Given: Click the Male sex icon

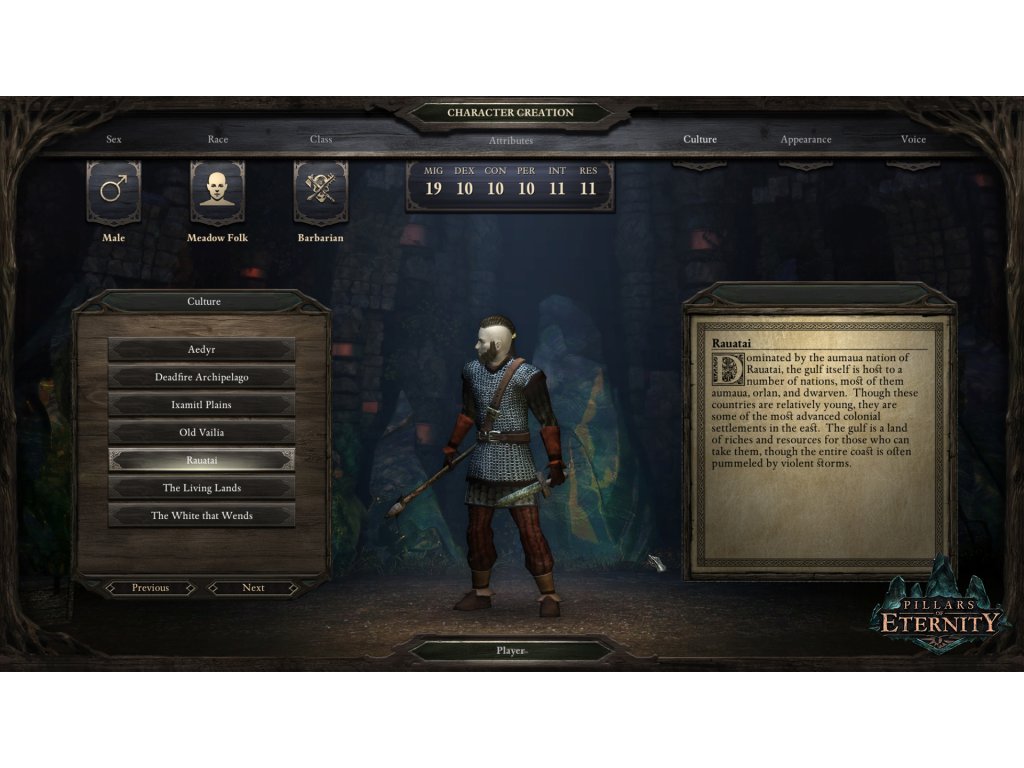Looking at the screenshot, I should coord(114,192).
